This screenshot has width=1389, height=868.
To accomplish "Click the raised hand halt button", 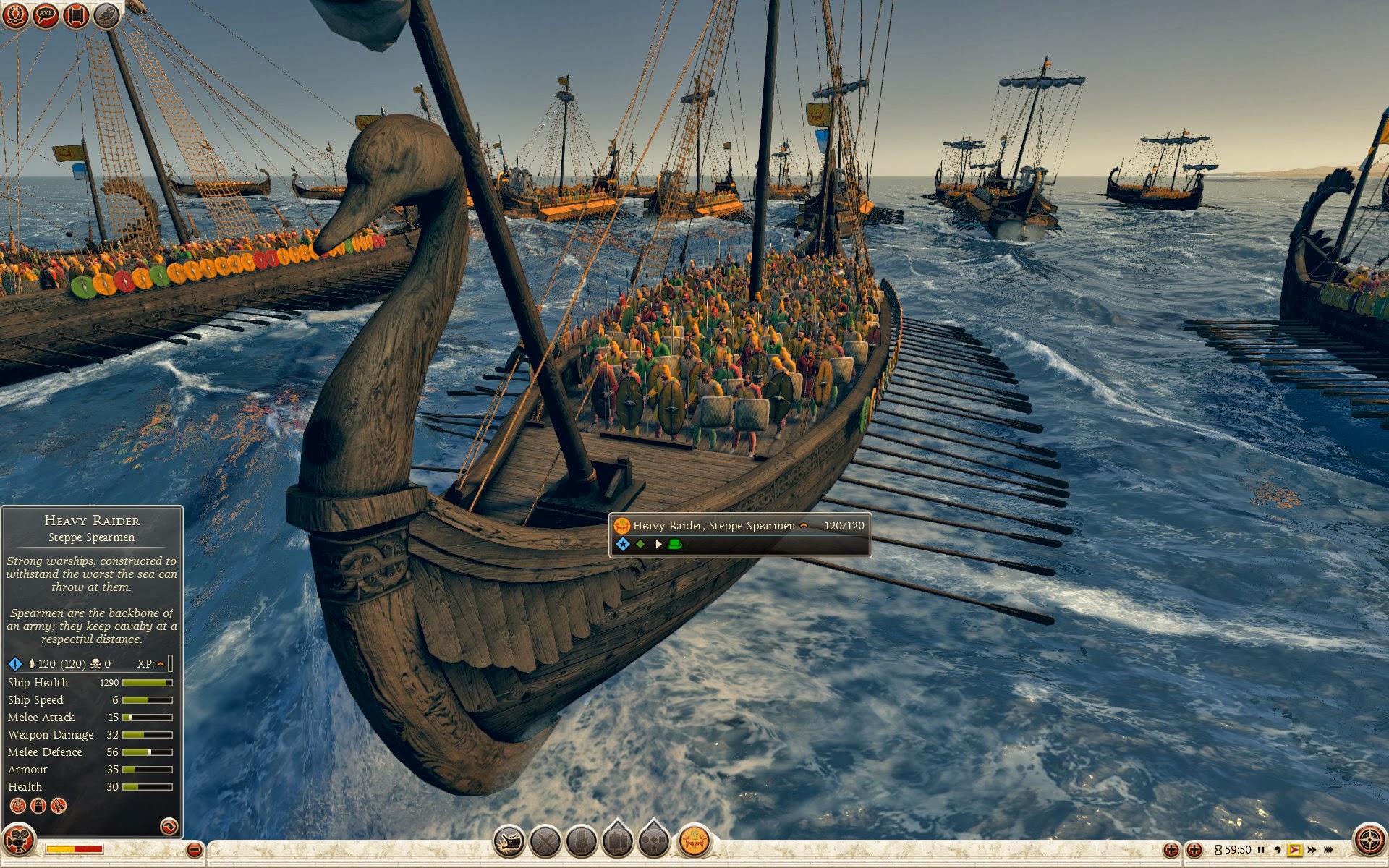I will (582, 842).
